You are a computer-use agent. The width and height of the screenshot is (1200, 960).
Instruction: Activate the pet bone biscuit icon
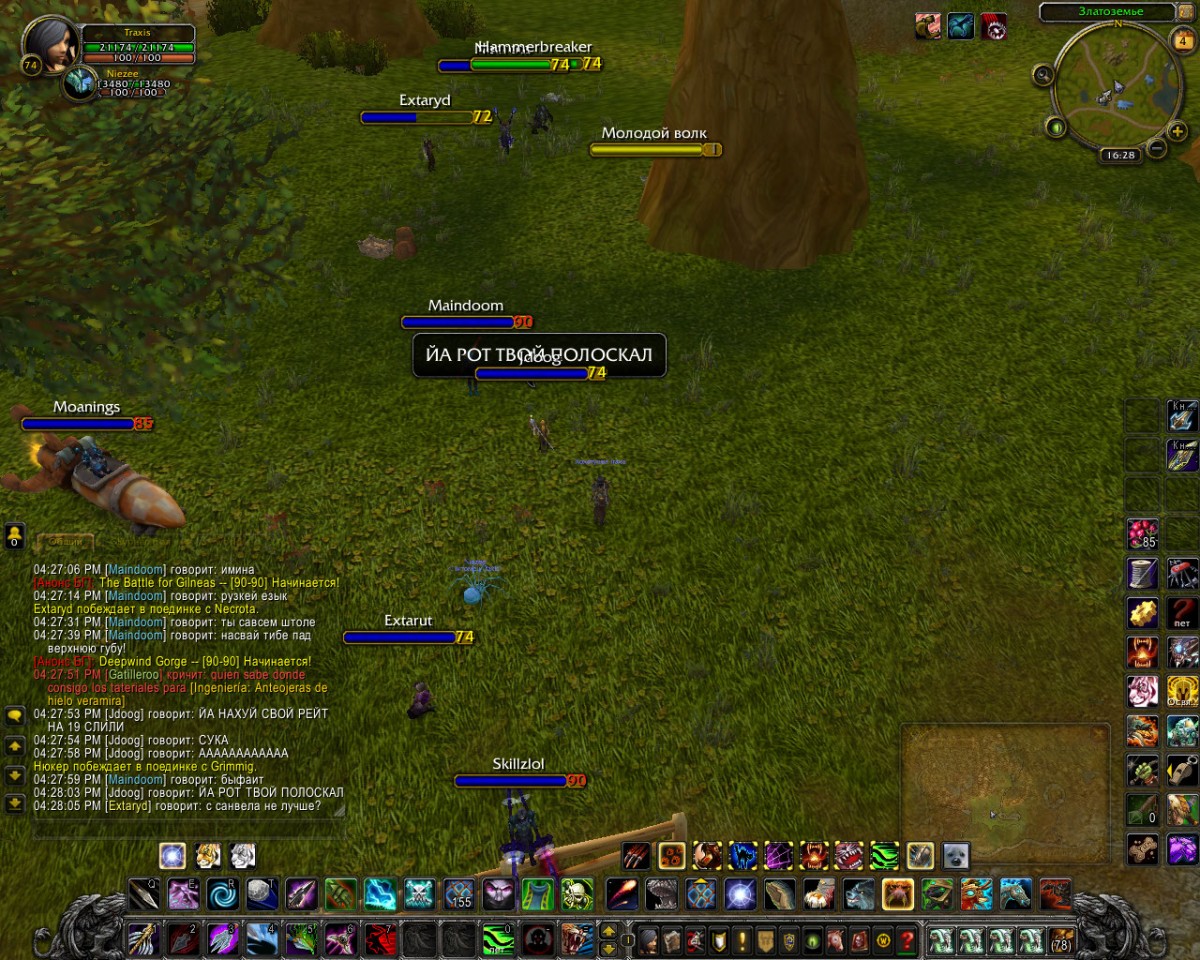1142,849
